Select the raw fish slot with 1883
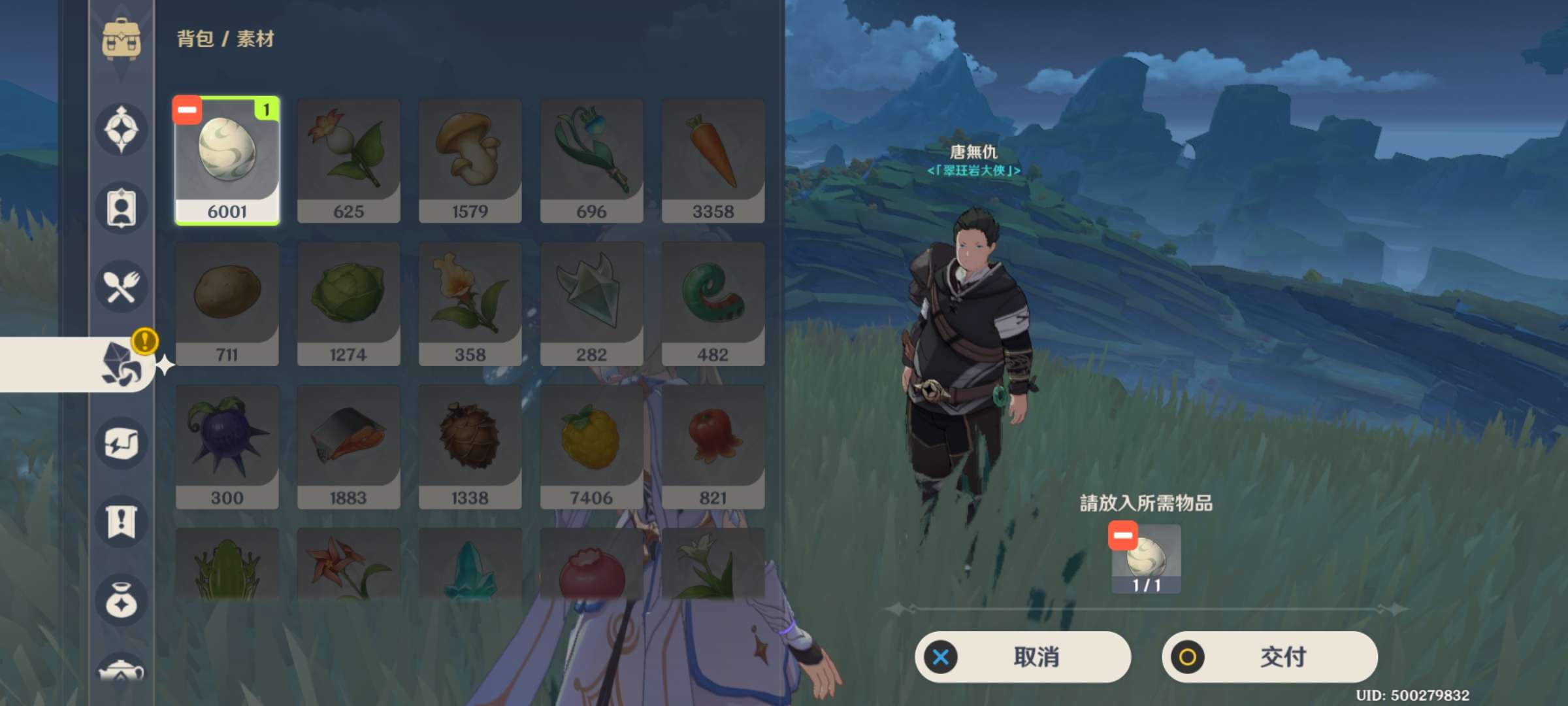Viewport: 1568px width, 706px height. (348, 448)
